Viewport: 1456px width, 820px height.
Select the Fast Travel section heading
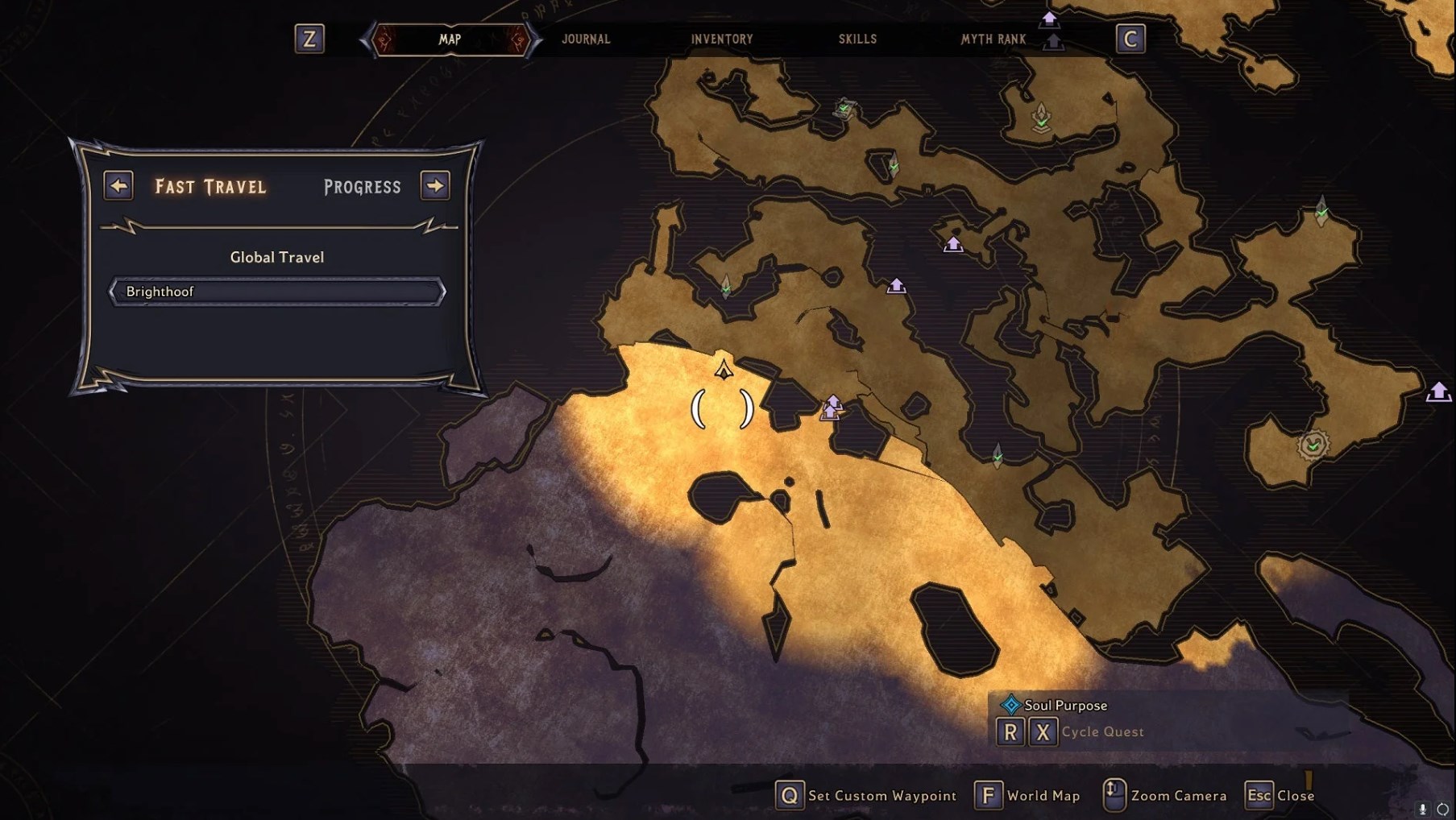(x=210, y=187)
